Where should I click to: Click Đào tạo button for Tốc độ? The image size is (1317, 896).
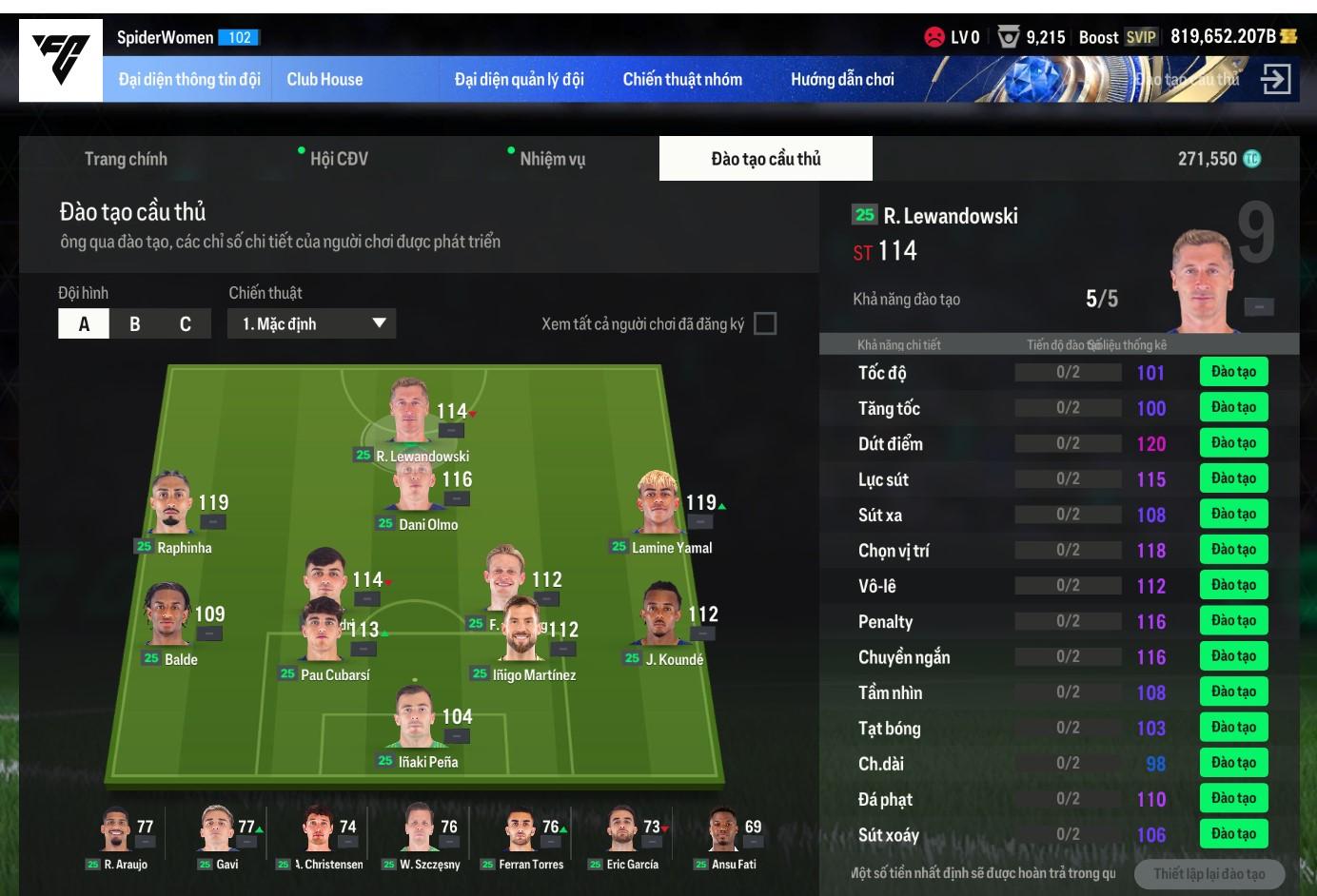point(1233,372)
